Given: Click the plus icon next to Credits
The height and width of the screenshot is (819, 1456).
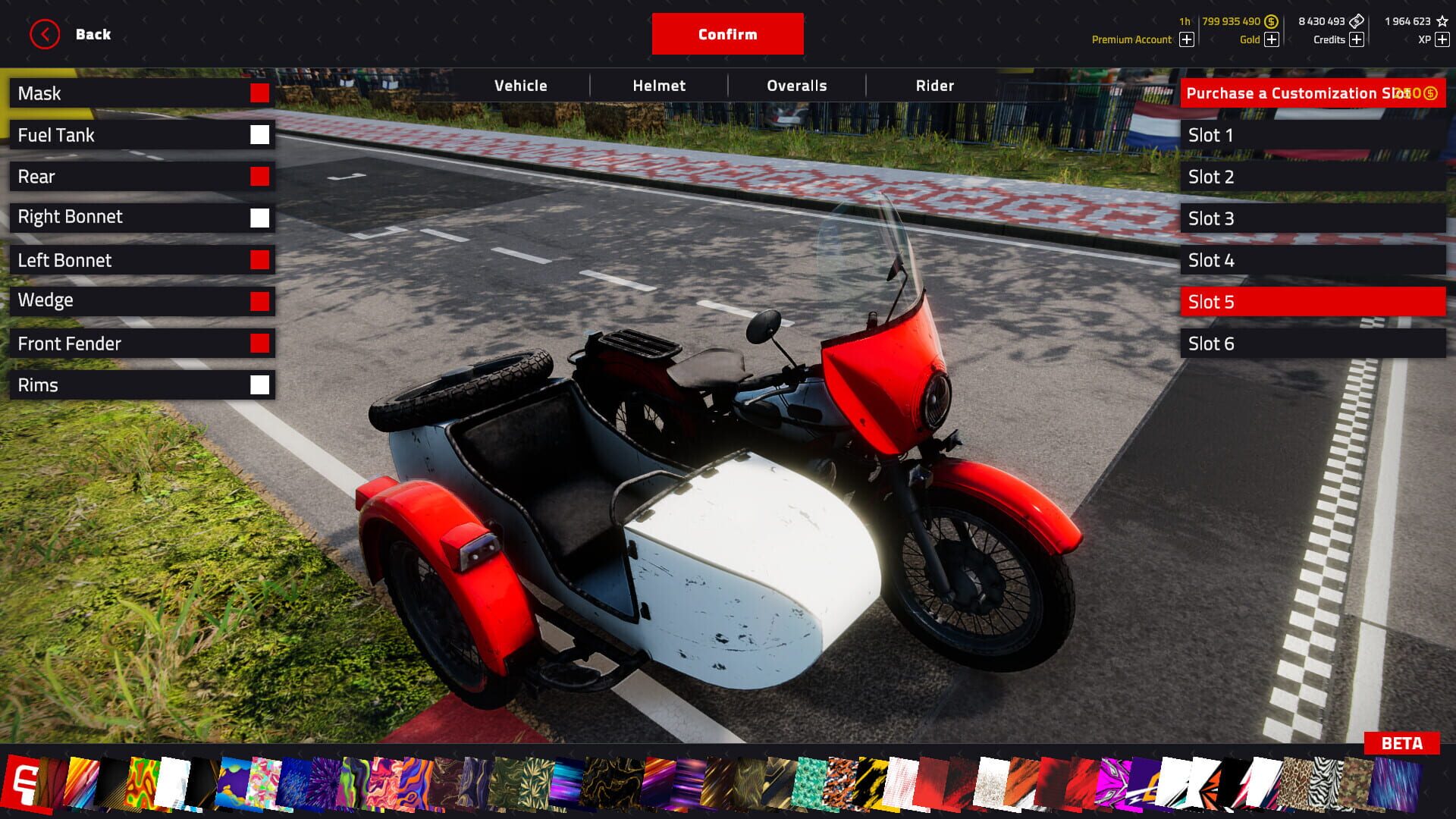Looking at the screenshot, I should click(x=1356, y=39).
